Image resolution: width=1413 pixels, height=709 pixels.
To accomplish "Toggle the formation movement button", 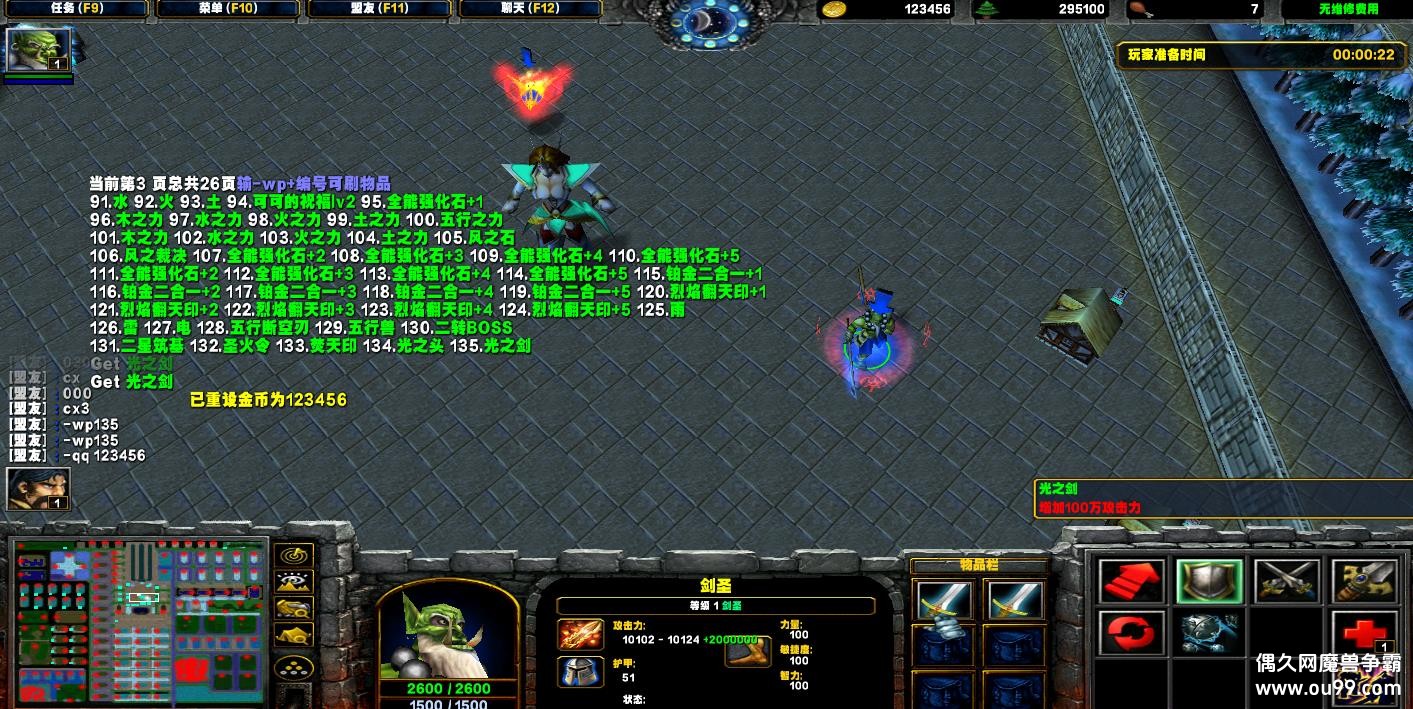I will pyautogui.click(x=293, y=667).
